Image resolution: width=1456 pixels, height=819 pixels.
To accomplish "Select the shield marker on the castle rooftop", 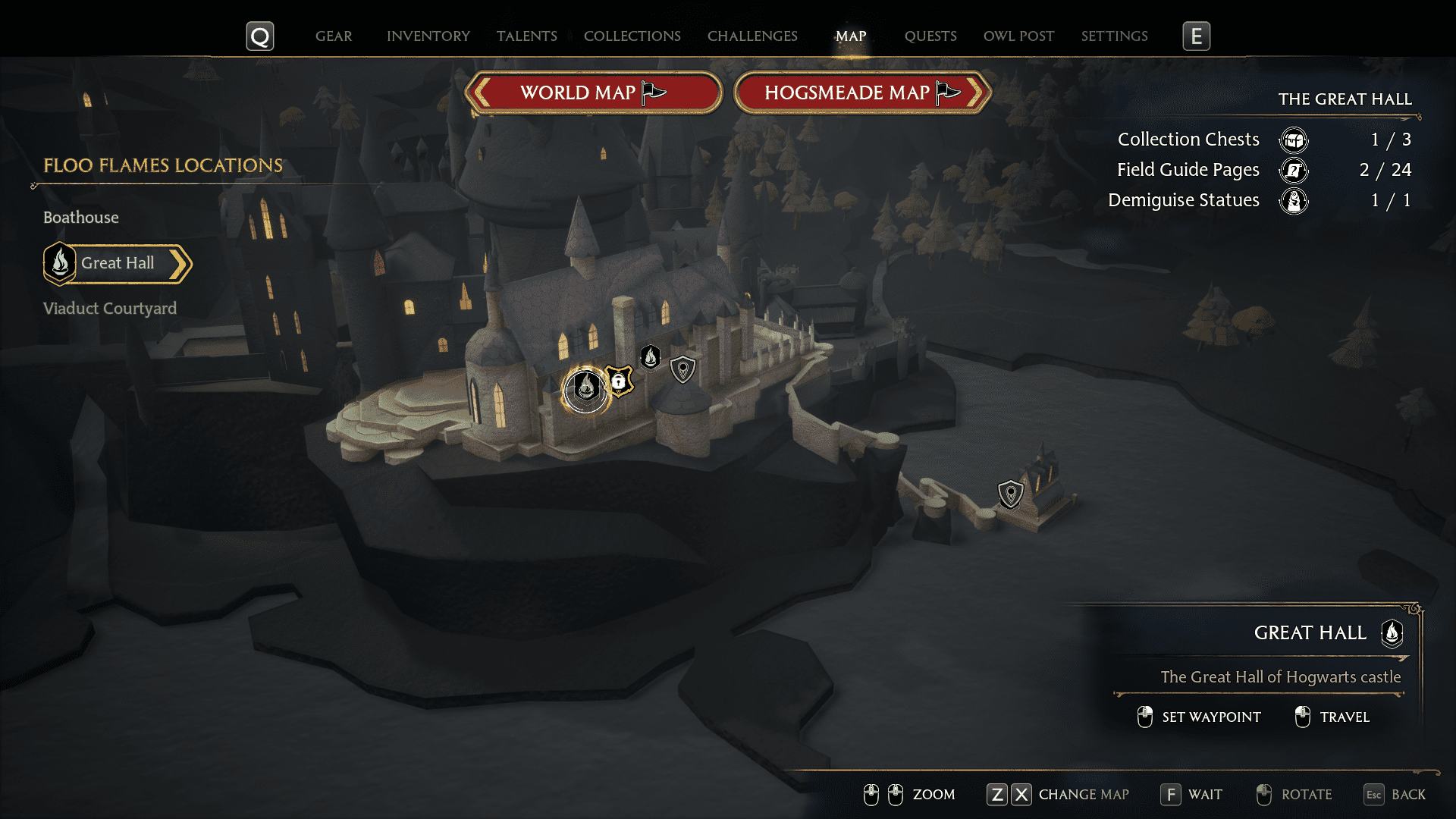I will [682, 371].
